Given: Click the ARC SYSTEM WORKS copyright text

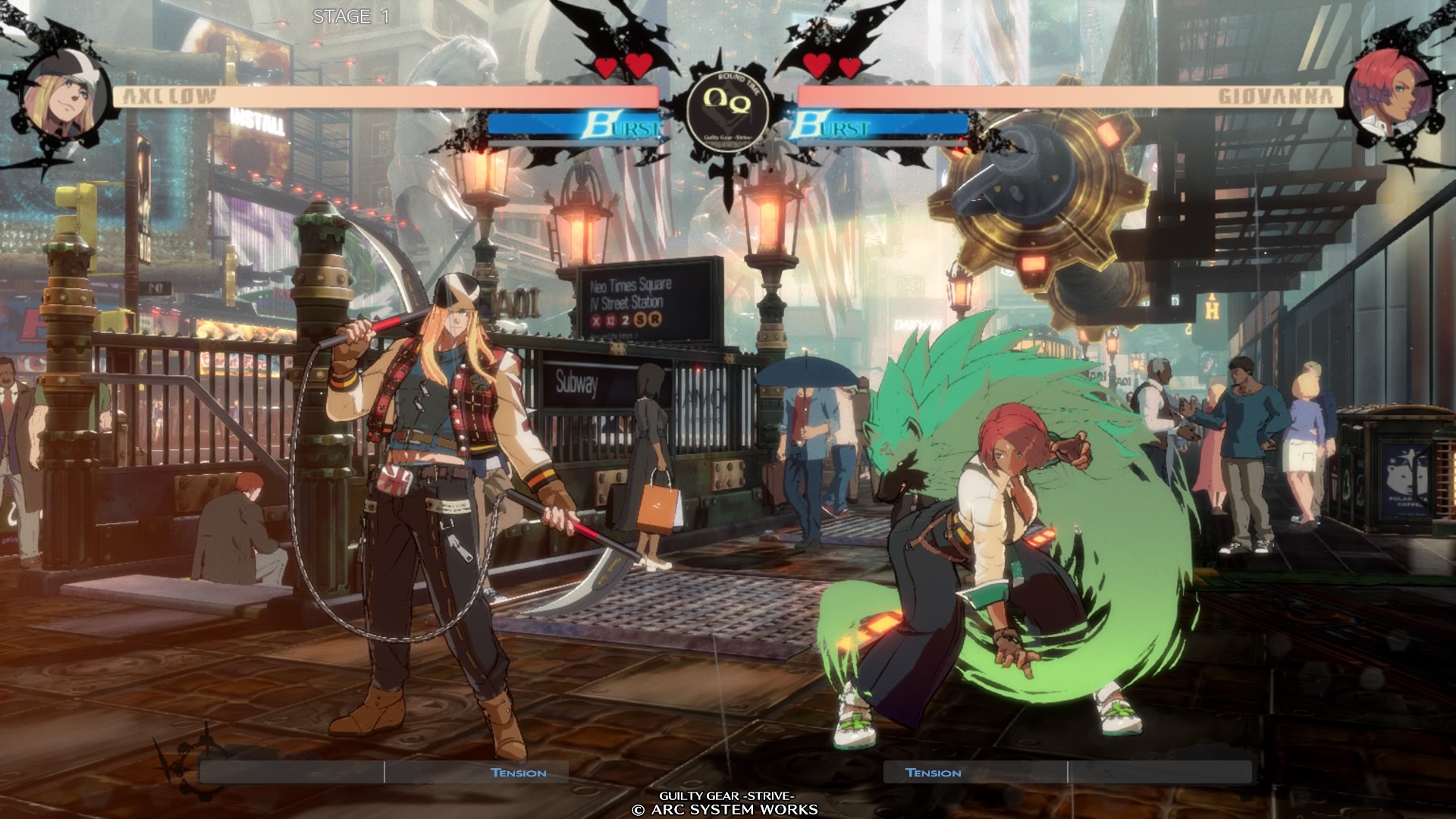Looking at the screenshot, I should [x=726, y=810].
